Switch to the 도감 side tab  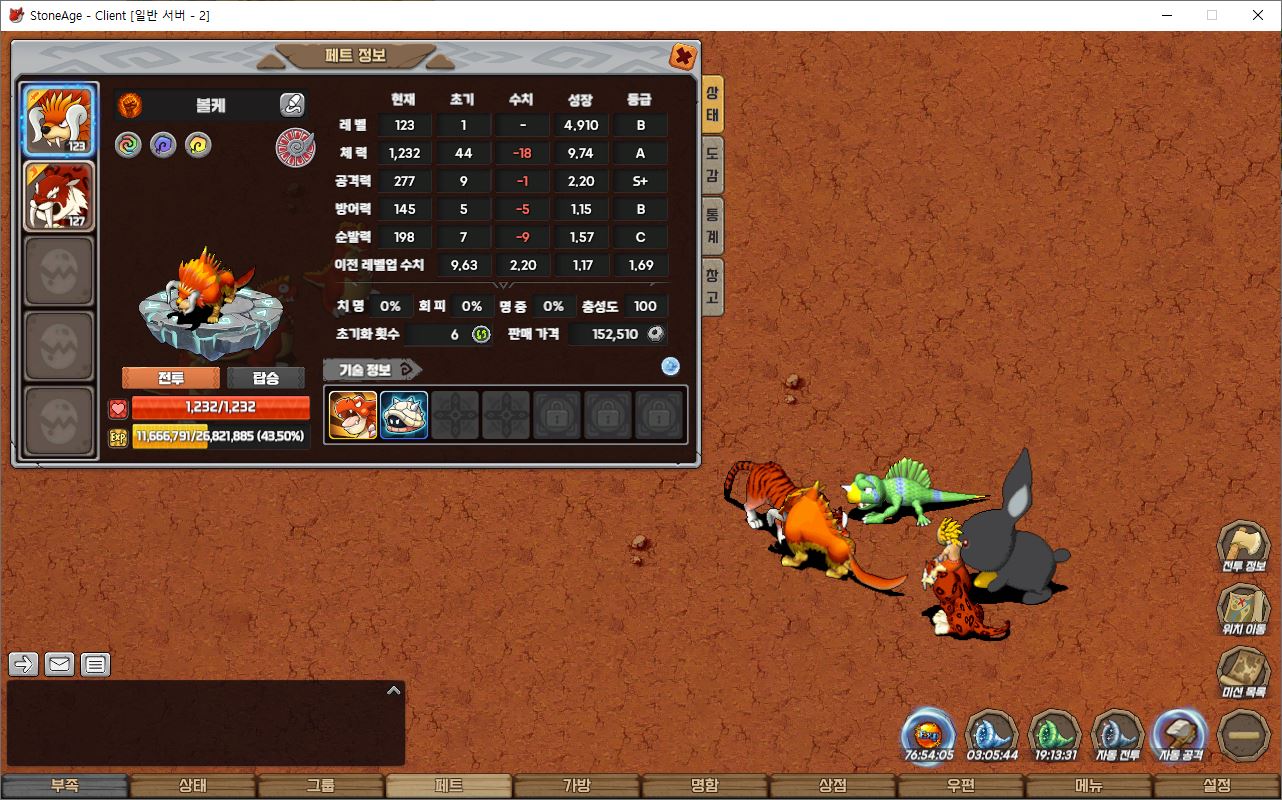(x=712, y=166)
